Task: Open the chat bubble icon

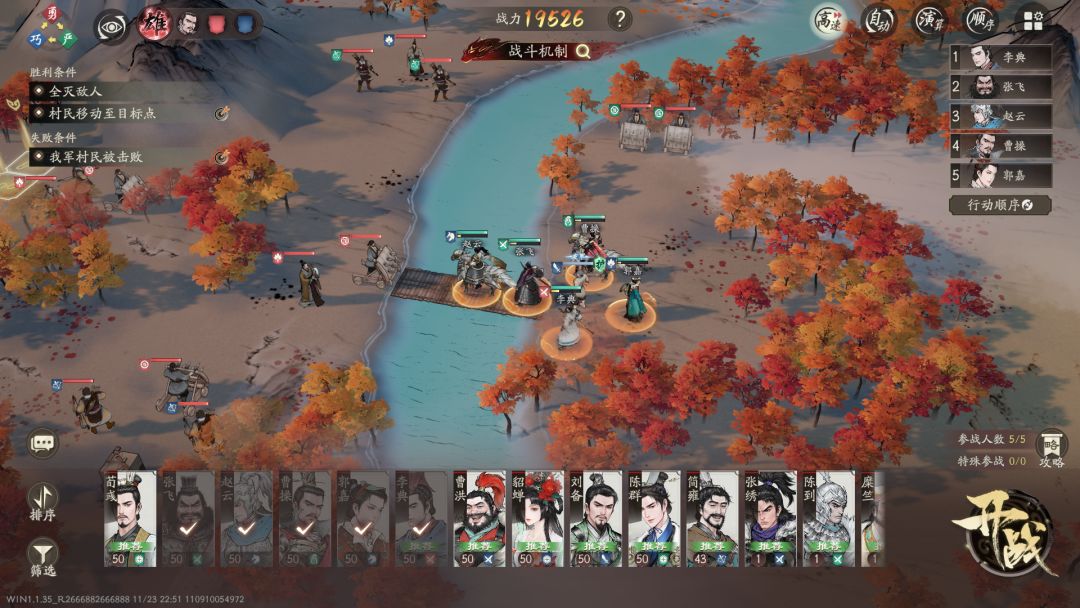Action: click(x=43, y=441)
